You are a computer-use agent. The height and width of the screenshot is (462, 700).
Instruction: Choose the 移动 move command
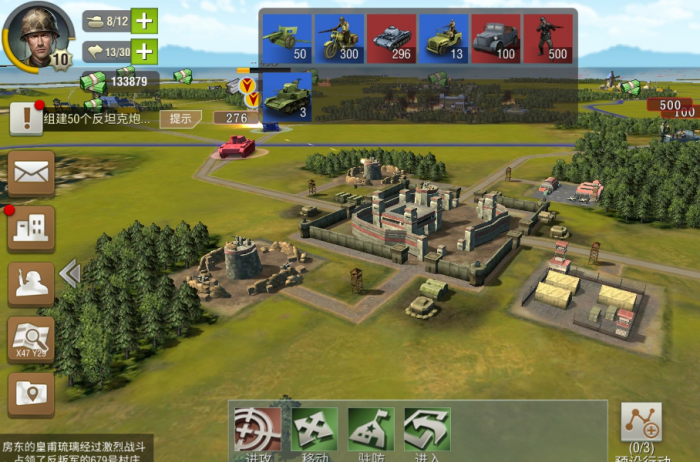(315, 432)
